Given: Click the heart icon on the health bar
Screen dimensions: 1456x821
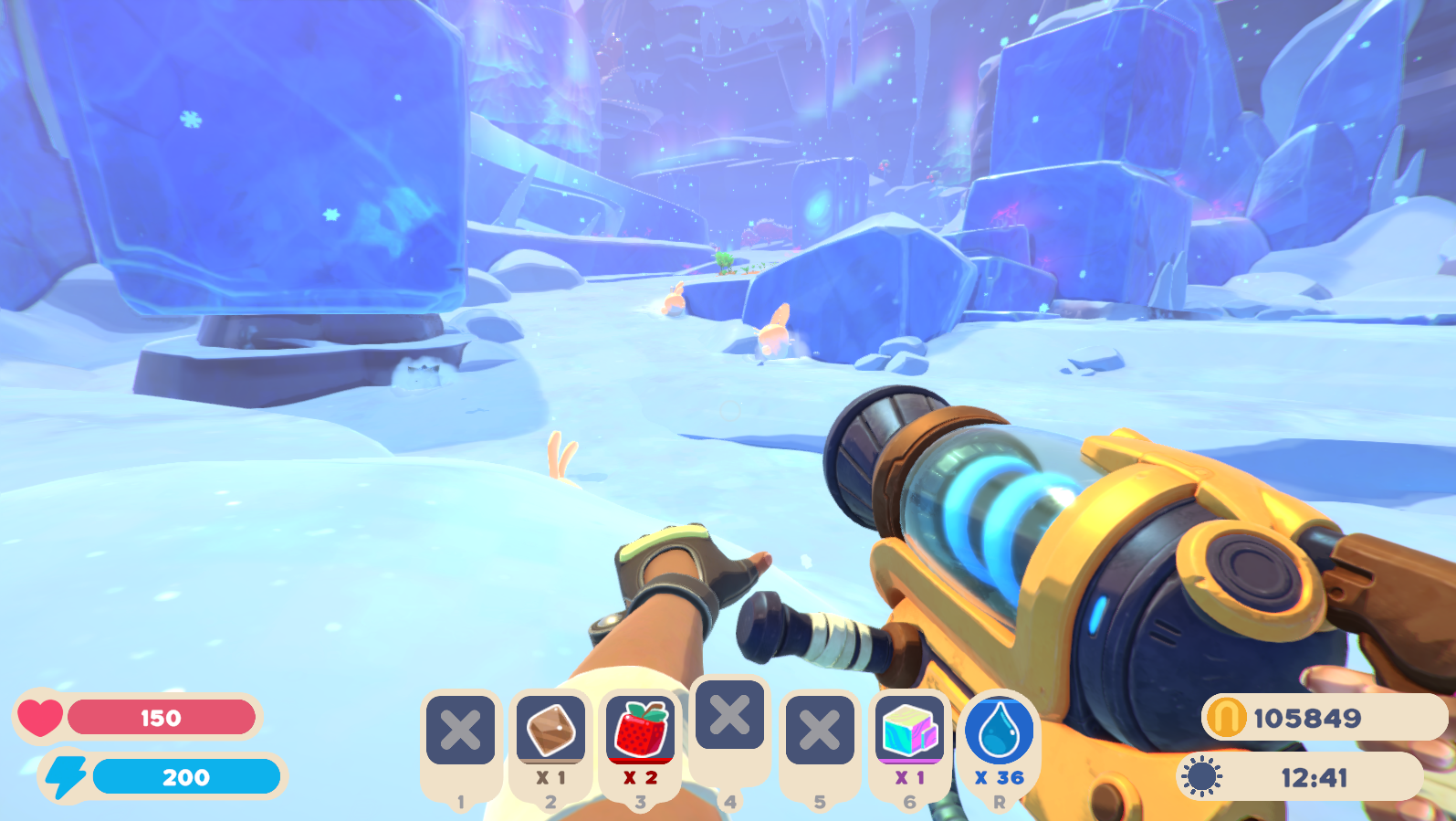Looking at the screenshot, I should click(38, 718).
